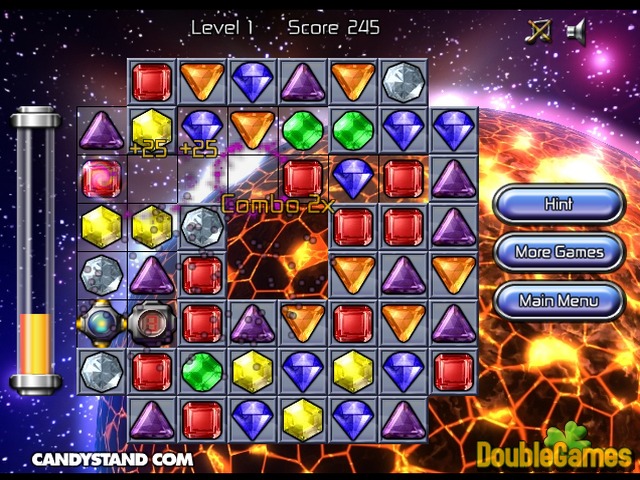
Task: Open the More Games button
Action: (558, 252)
